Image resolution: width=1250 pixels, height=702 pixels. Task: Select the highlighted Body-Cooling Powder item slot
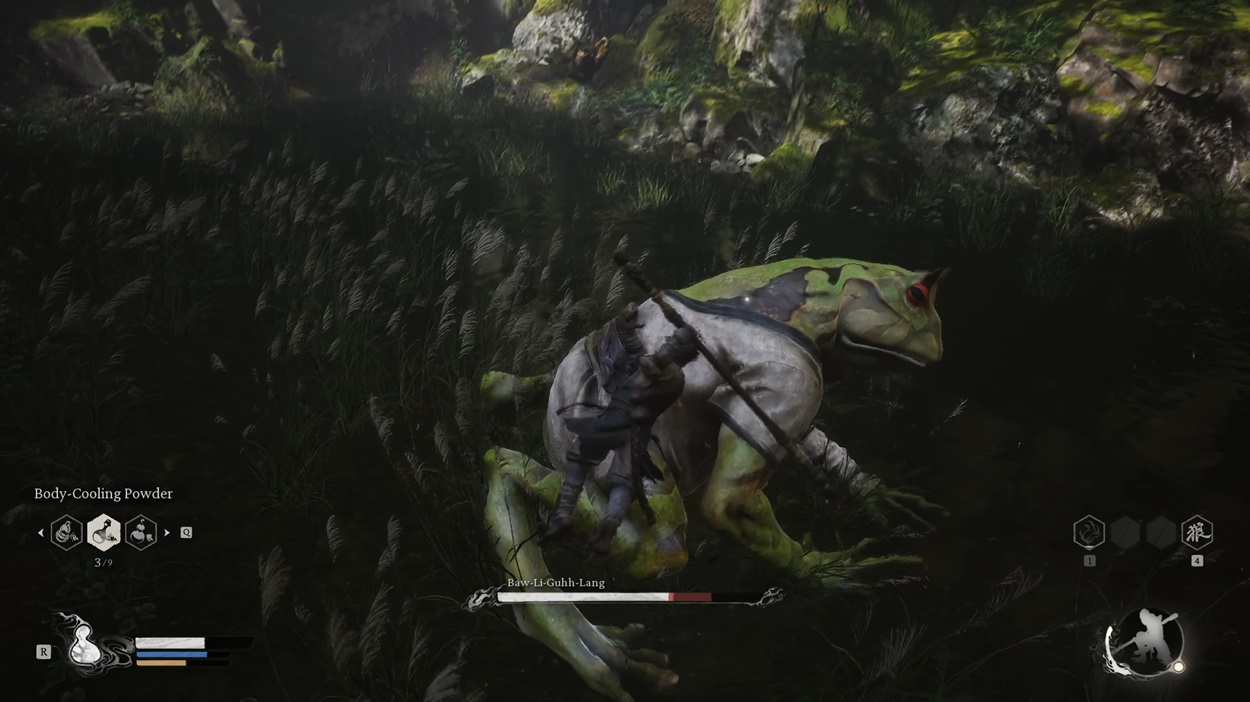[x=104, y=533]
